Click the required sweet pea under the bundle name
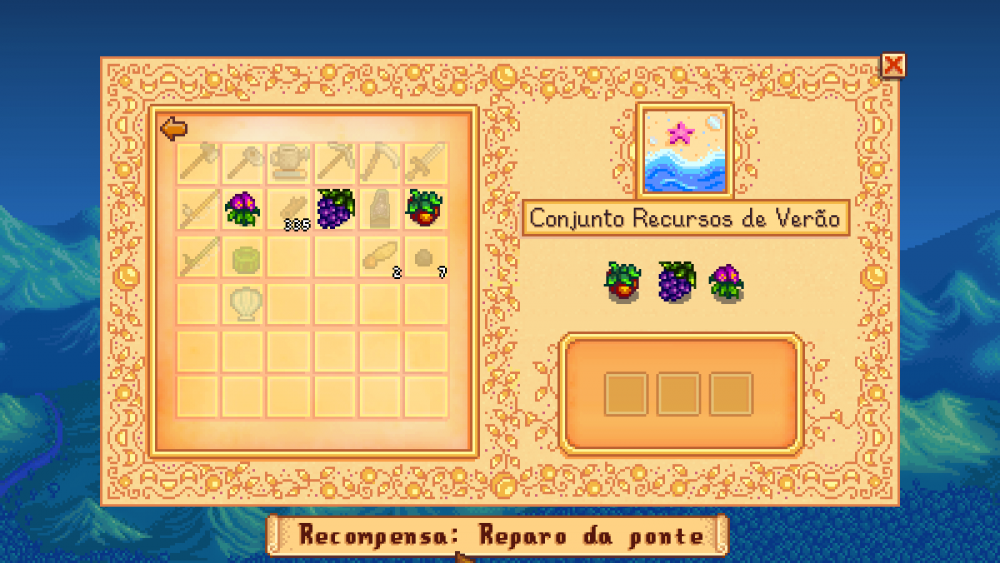1000x563 pixels. pos(727,282)
